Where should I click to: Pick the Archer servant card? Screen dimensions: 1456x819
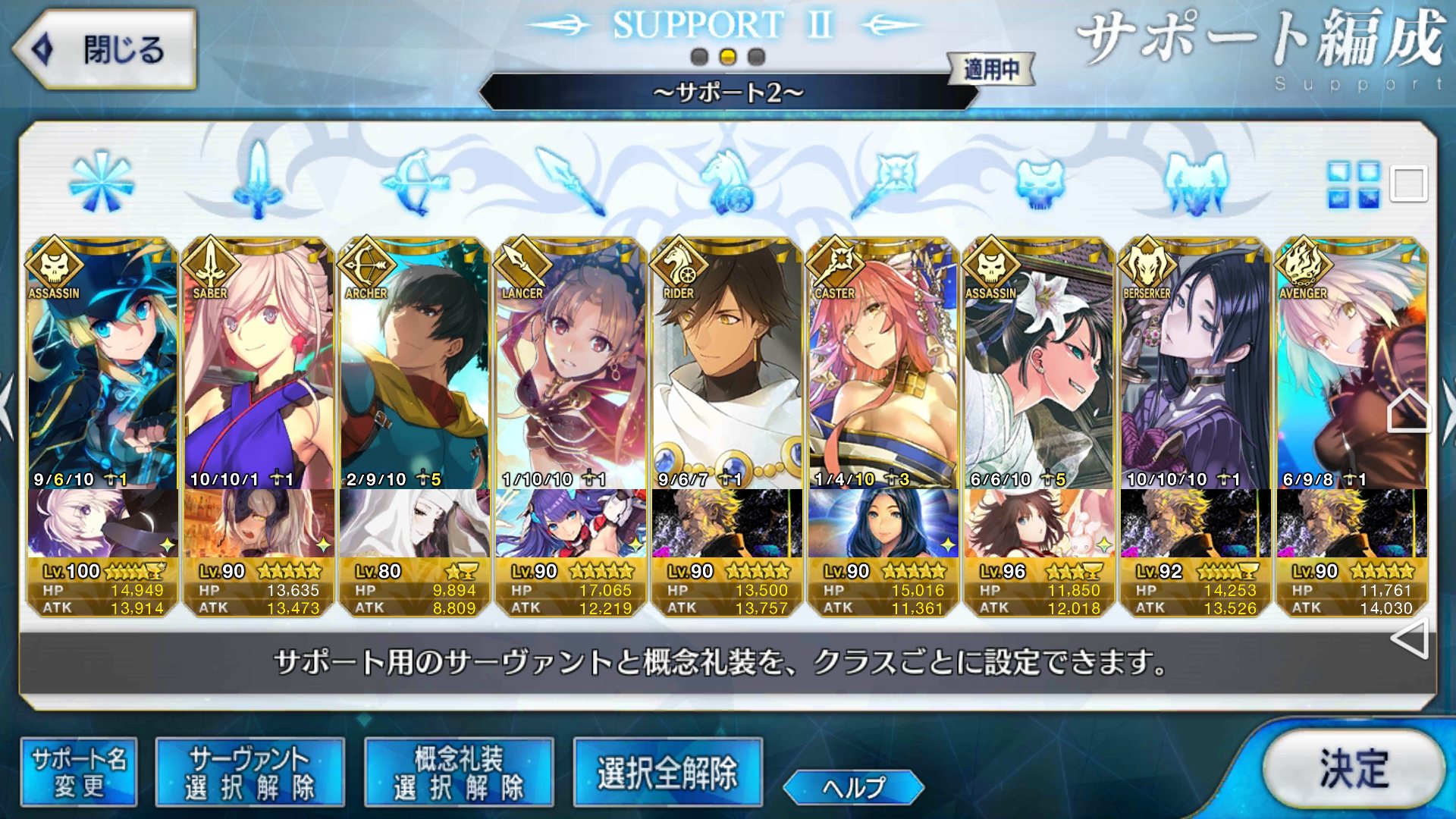coord(415,364)
